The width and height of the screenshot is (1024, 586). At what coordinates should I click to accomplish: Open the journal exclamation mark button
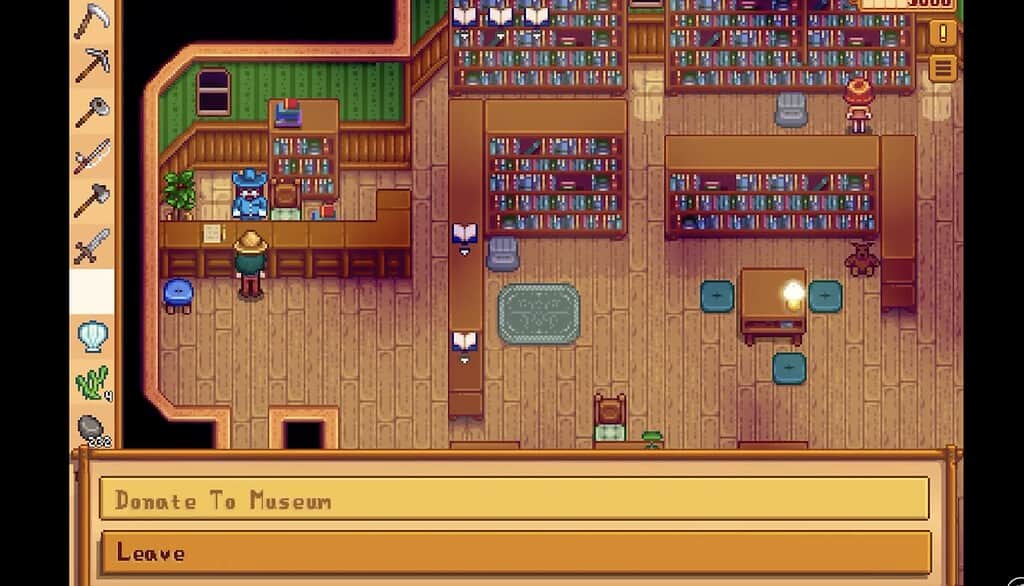tap(942, 33)
